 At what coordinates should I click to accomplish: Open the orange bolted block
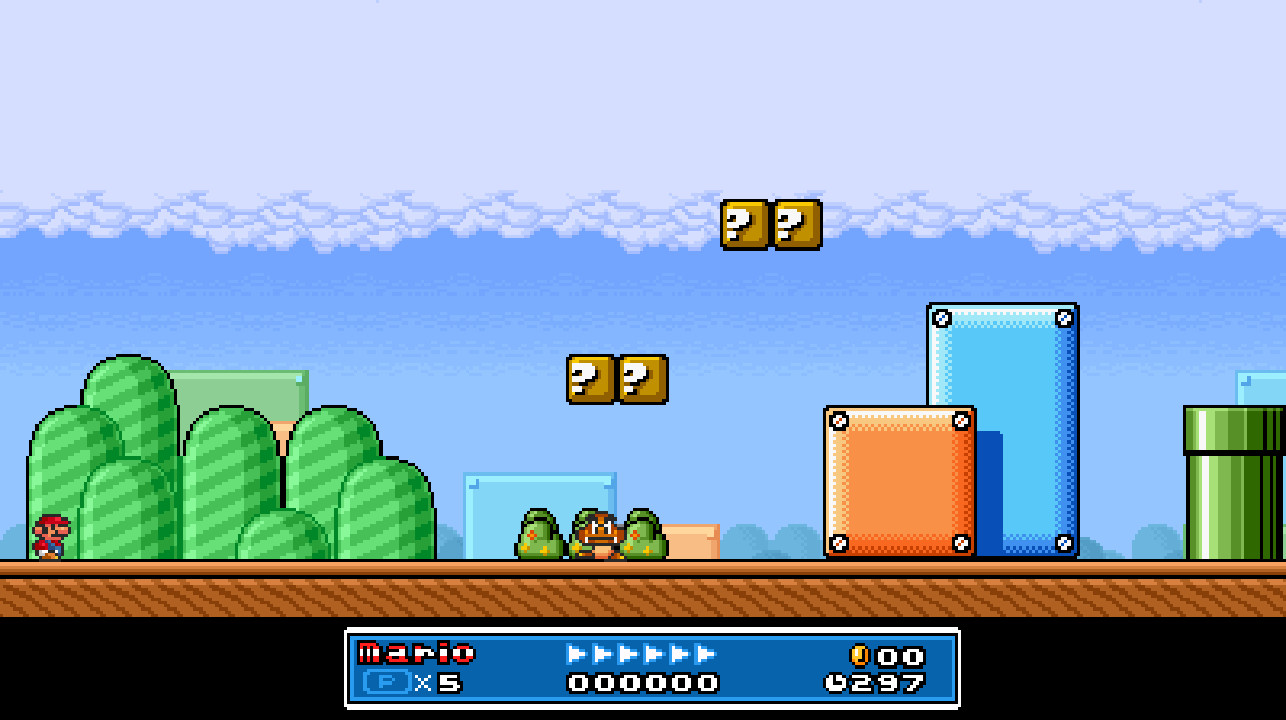coord(899,480)
